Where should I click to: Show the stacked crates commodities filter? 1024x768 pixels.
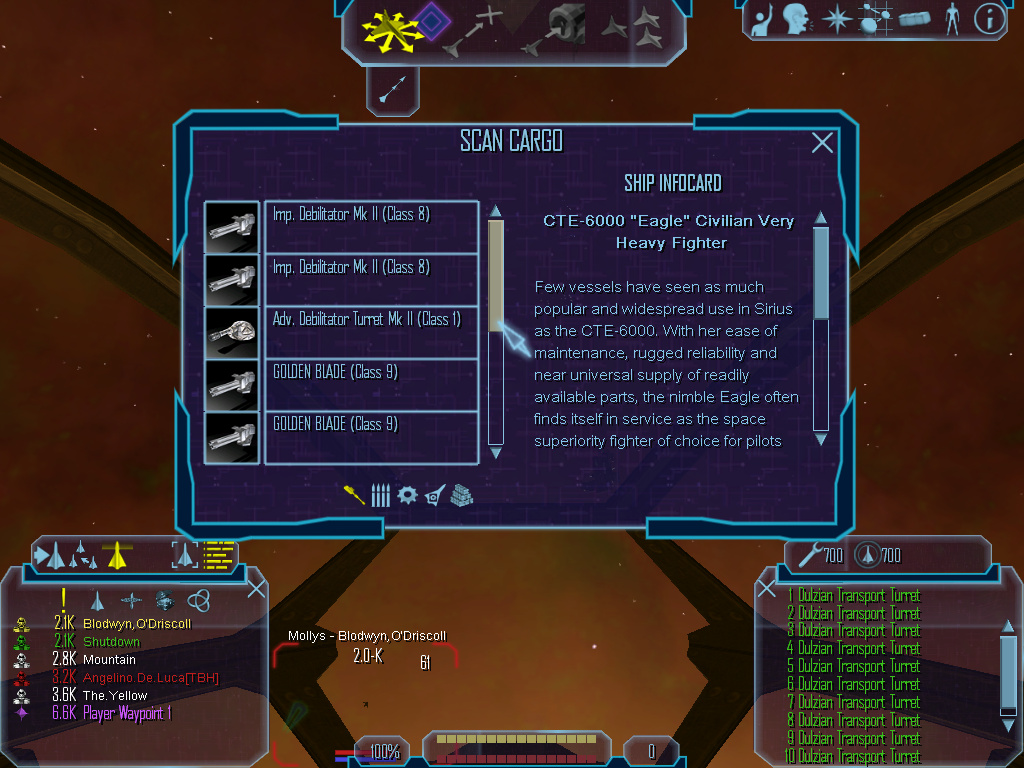coord(461,495)
